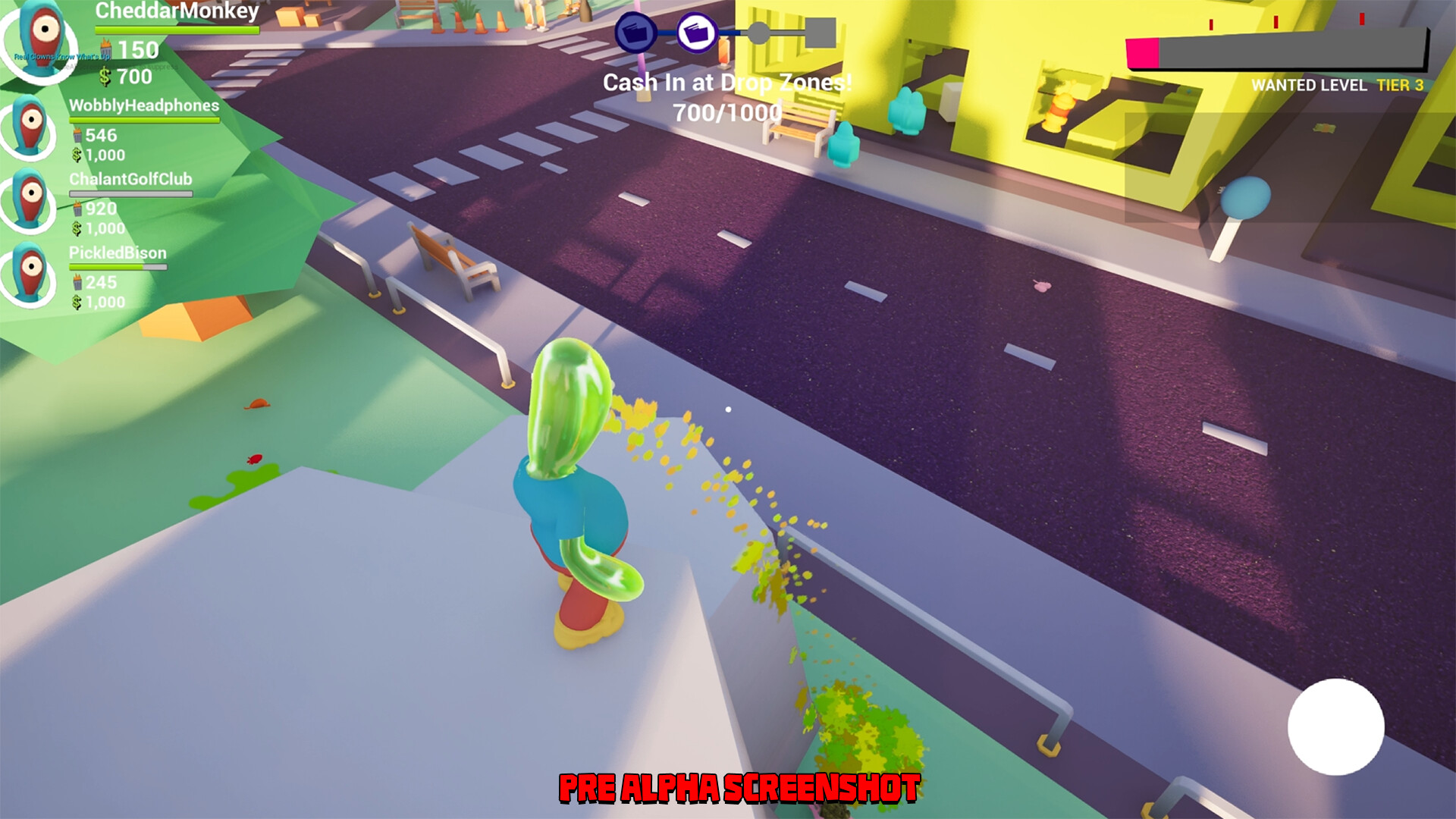Click the TIER 3 label
The image size is (1456, 819).
point(1401,86)
